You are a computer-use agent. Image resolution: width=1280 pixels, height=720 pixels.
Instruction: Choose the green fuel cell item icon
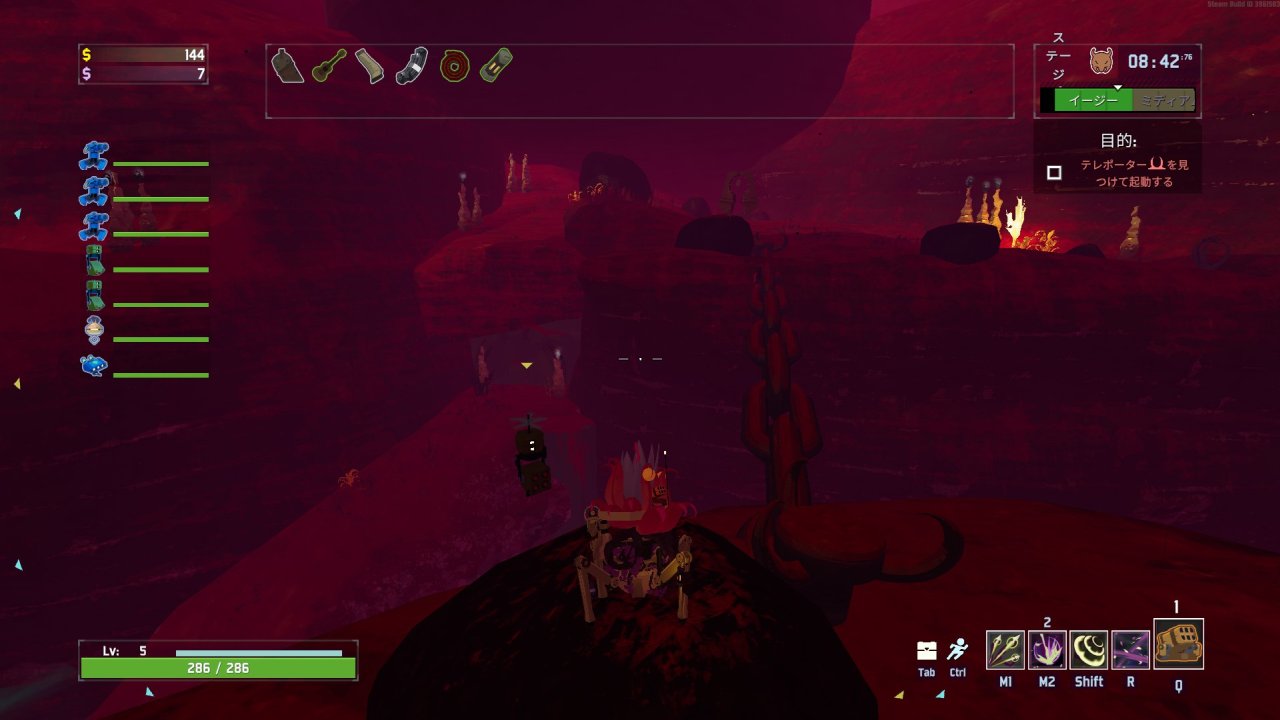[495, 65]
